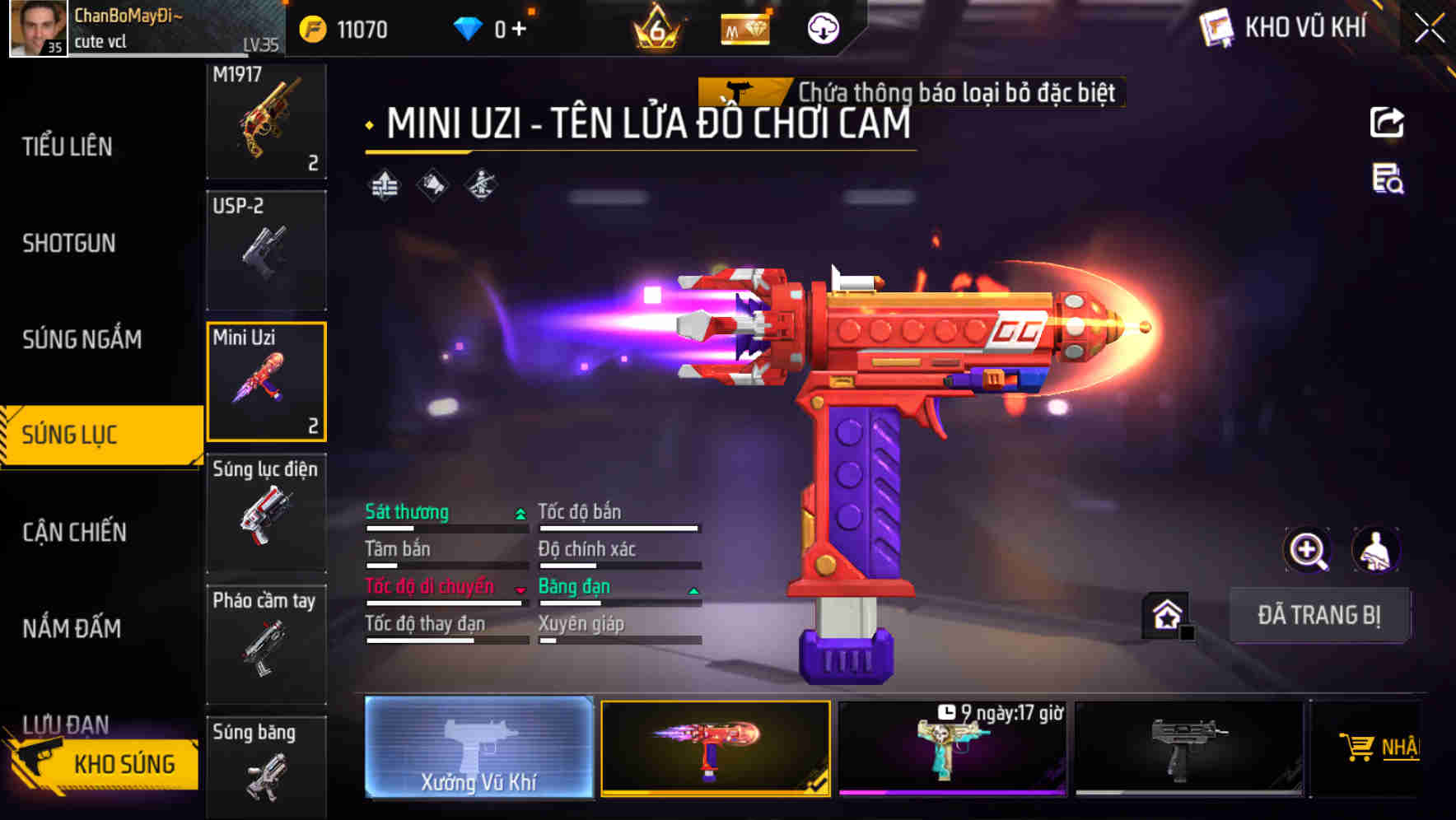Viewport: 1456px width, 820px height.
Task: Open the player profile avatar
Action: click(38, 29)
